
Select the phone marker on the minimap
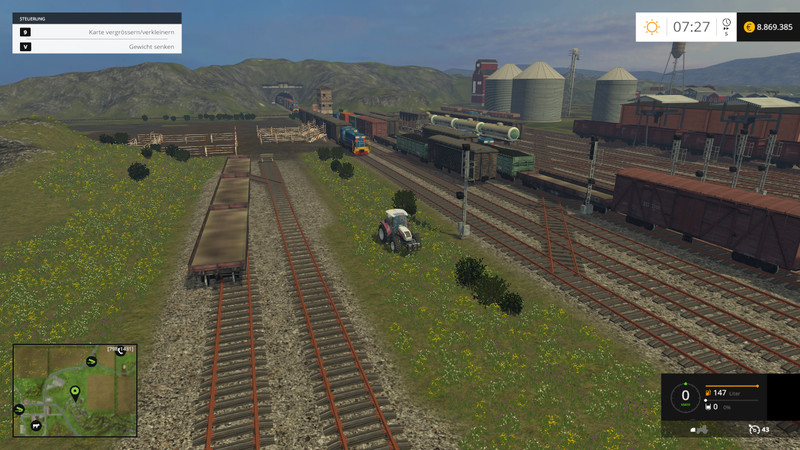[121, 351]
